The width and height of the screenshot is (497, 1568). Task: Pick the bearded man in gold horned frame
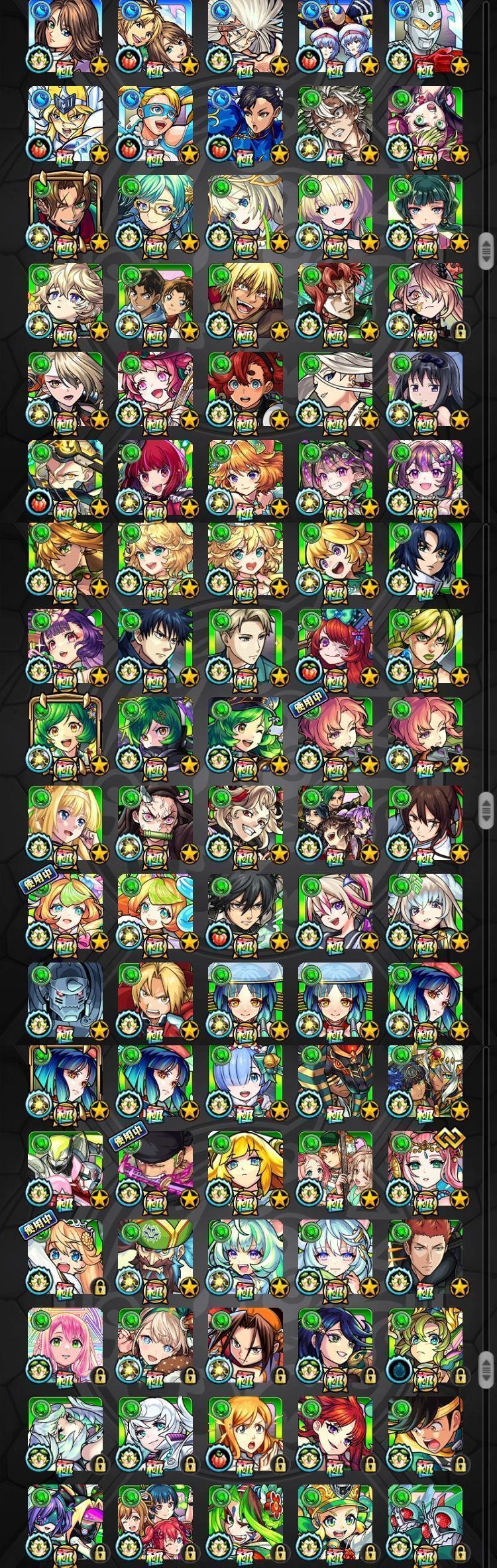(x=65, y=212)
